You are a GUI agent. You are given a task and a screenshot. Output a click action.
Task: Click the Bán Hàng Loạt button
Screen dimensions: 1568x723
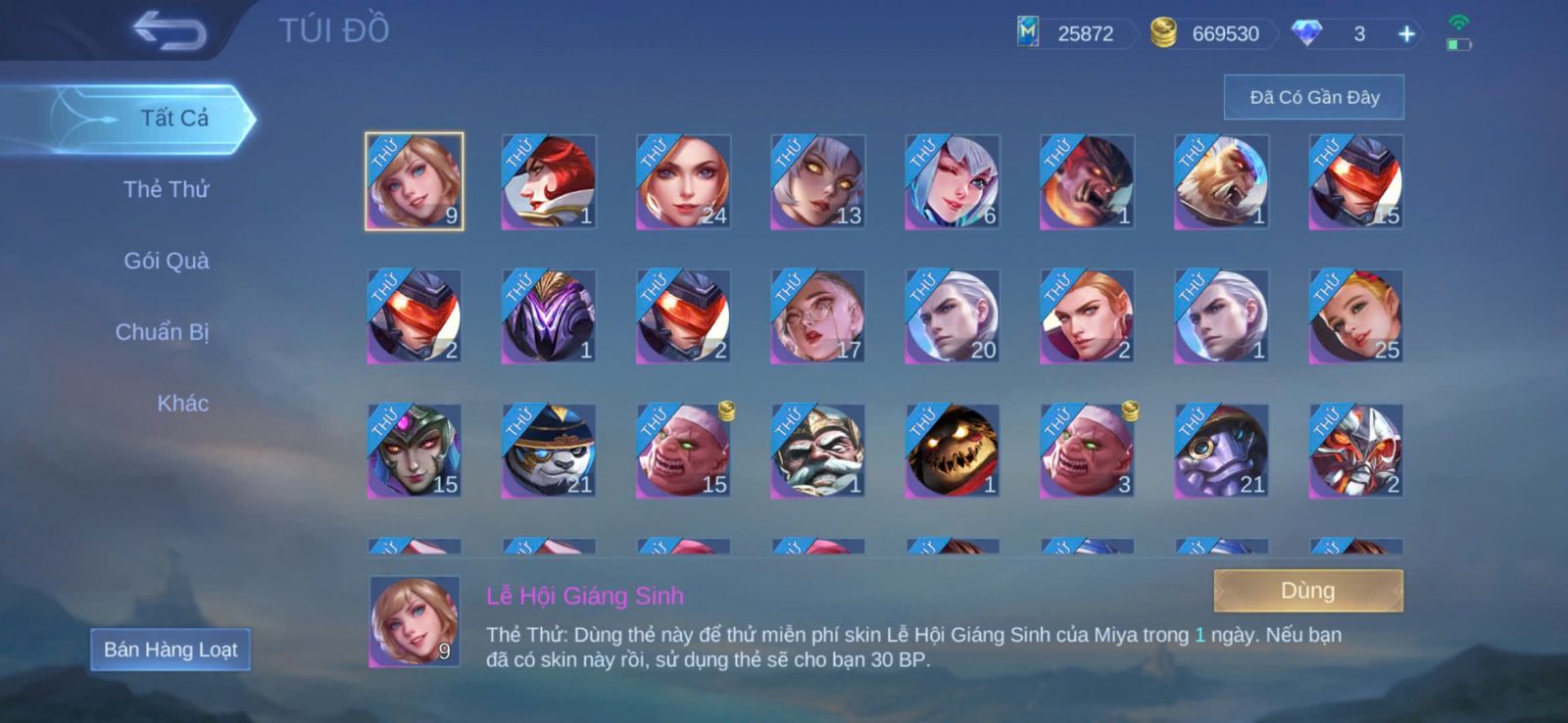pyautogui.click(x=171, y=650)
